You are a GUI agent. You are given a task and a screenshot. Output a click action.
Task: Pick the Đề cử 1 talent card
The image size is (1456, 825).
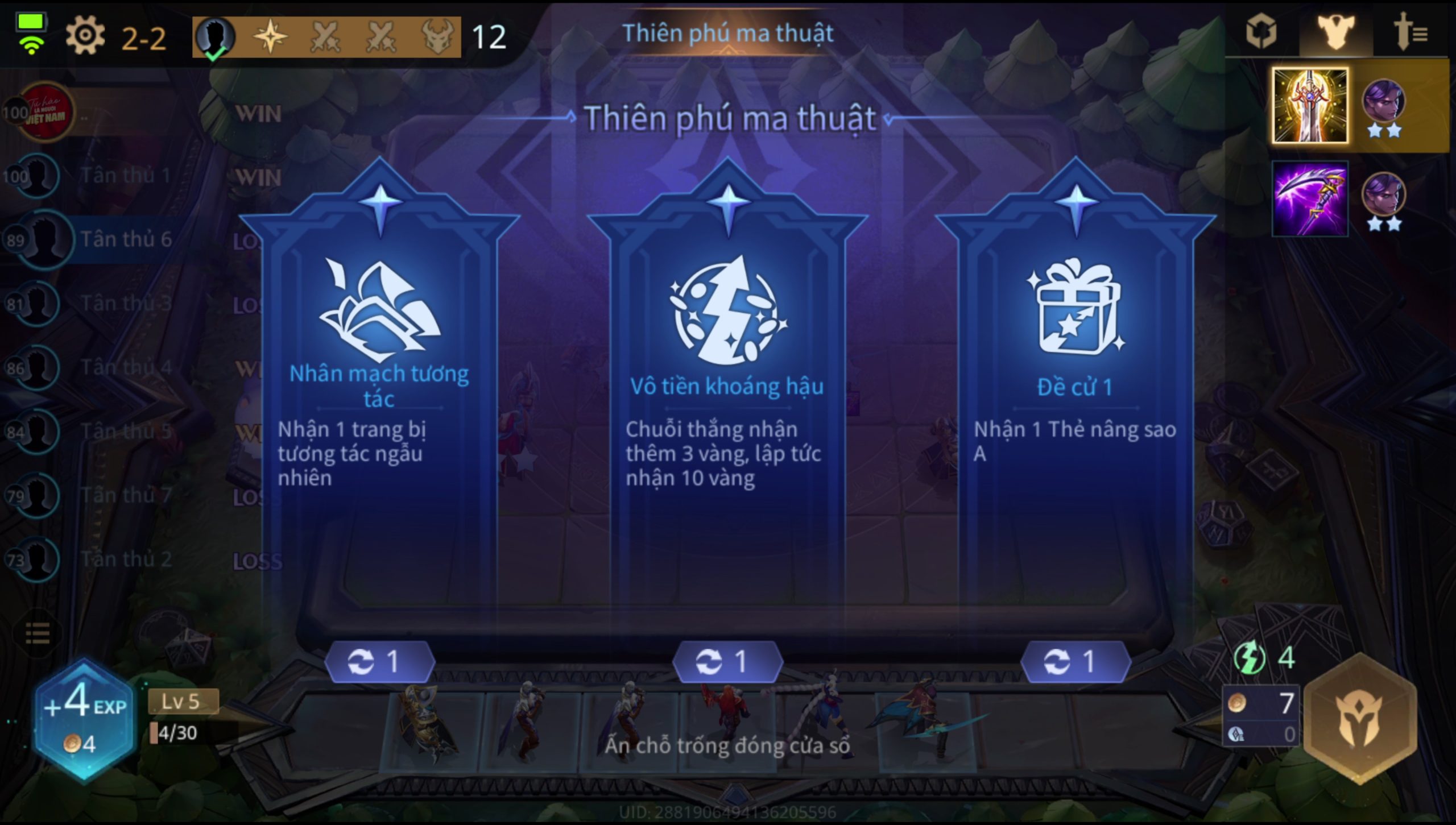click(1075, 398)
